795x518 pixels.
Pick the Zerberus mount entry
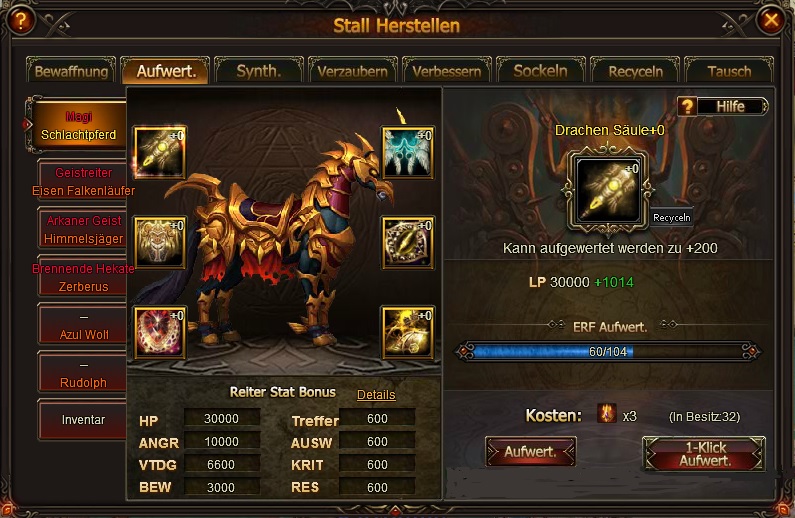(83, 278)
